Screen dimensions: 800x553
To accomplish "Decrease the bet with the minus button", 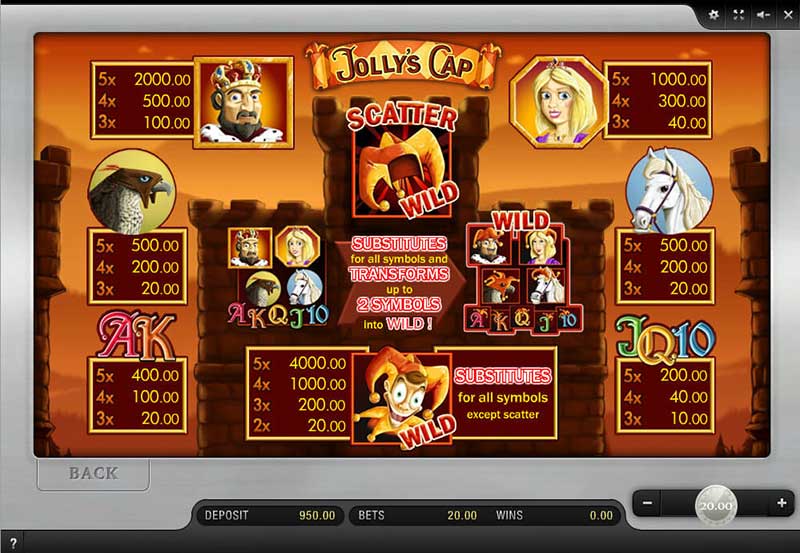I will click(x=647, y=502).
